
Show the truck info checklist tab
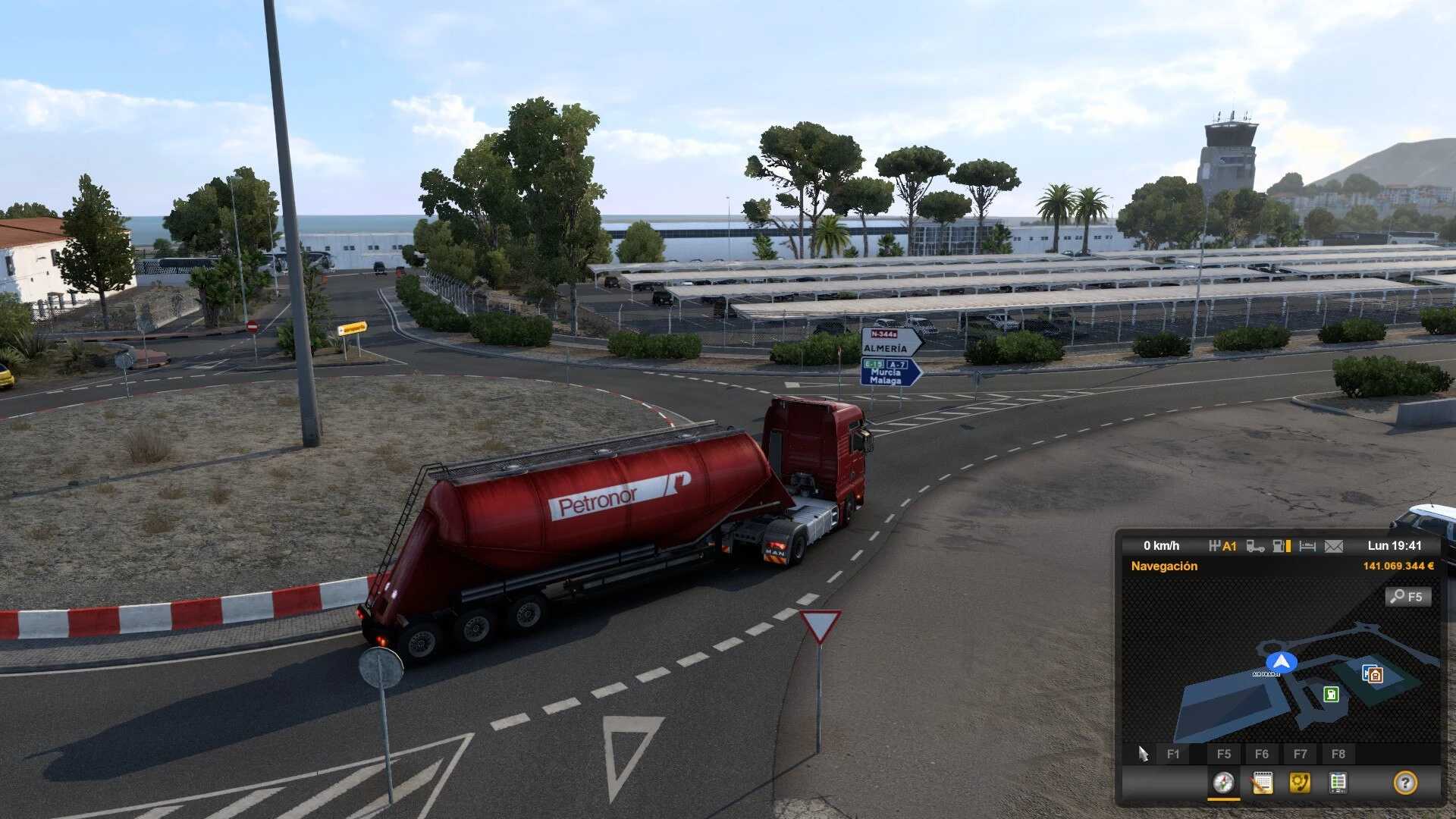click(x=1338, y=783)
